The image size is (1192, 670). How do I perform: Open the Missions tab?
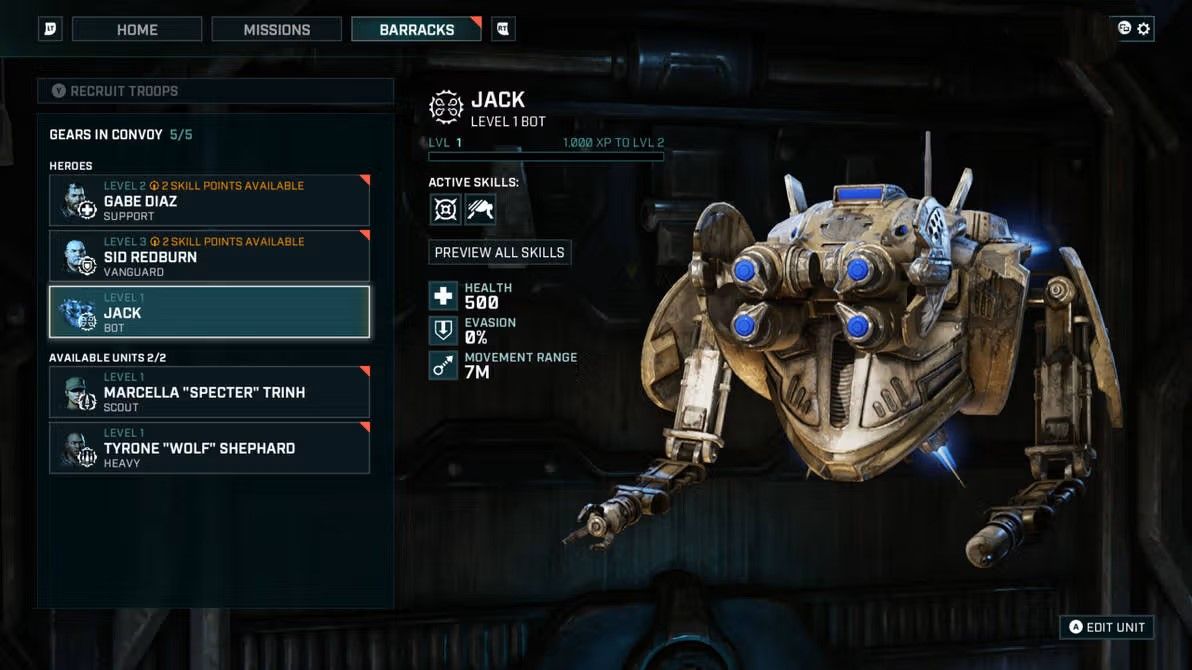277,29
